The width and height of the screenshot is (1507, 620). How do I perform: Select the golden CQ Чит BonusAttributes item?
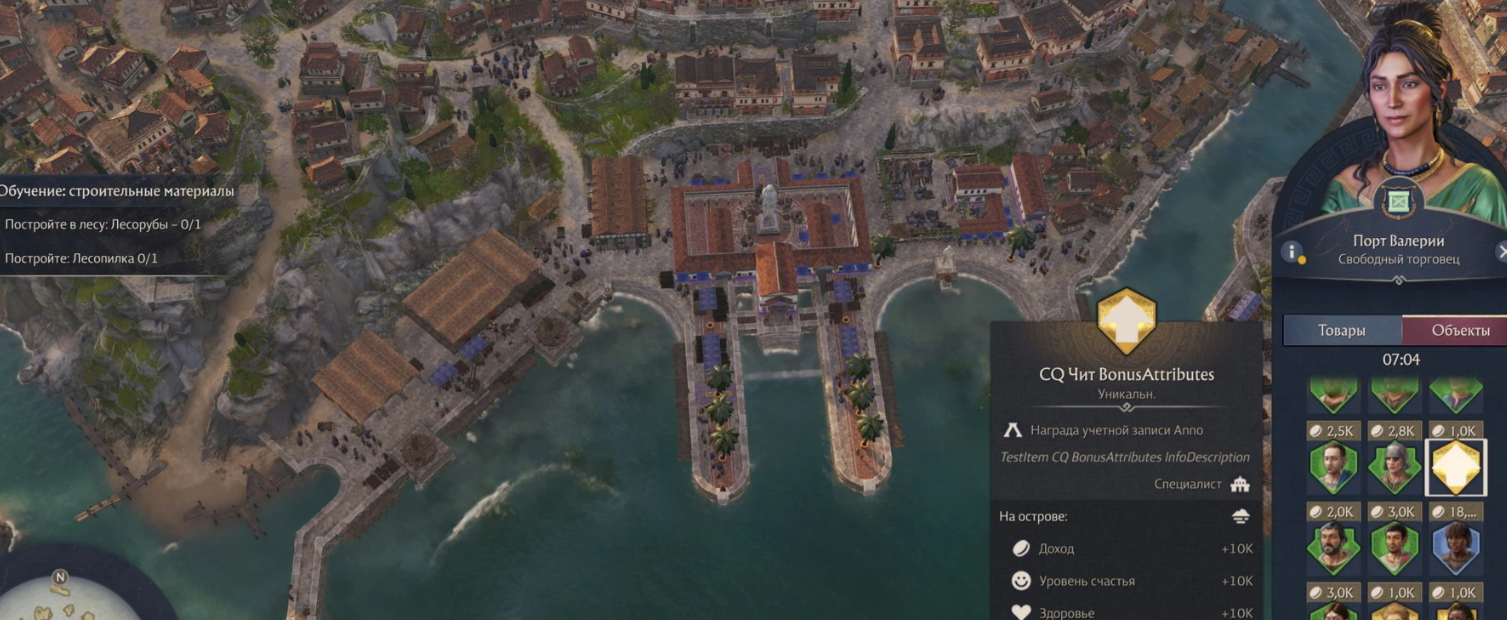[1455, 467]
